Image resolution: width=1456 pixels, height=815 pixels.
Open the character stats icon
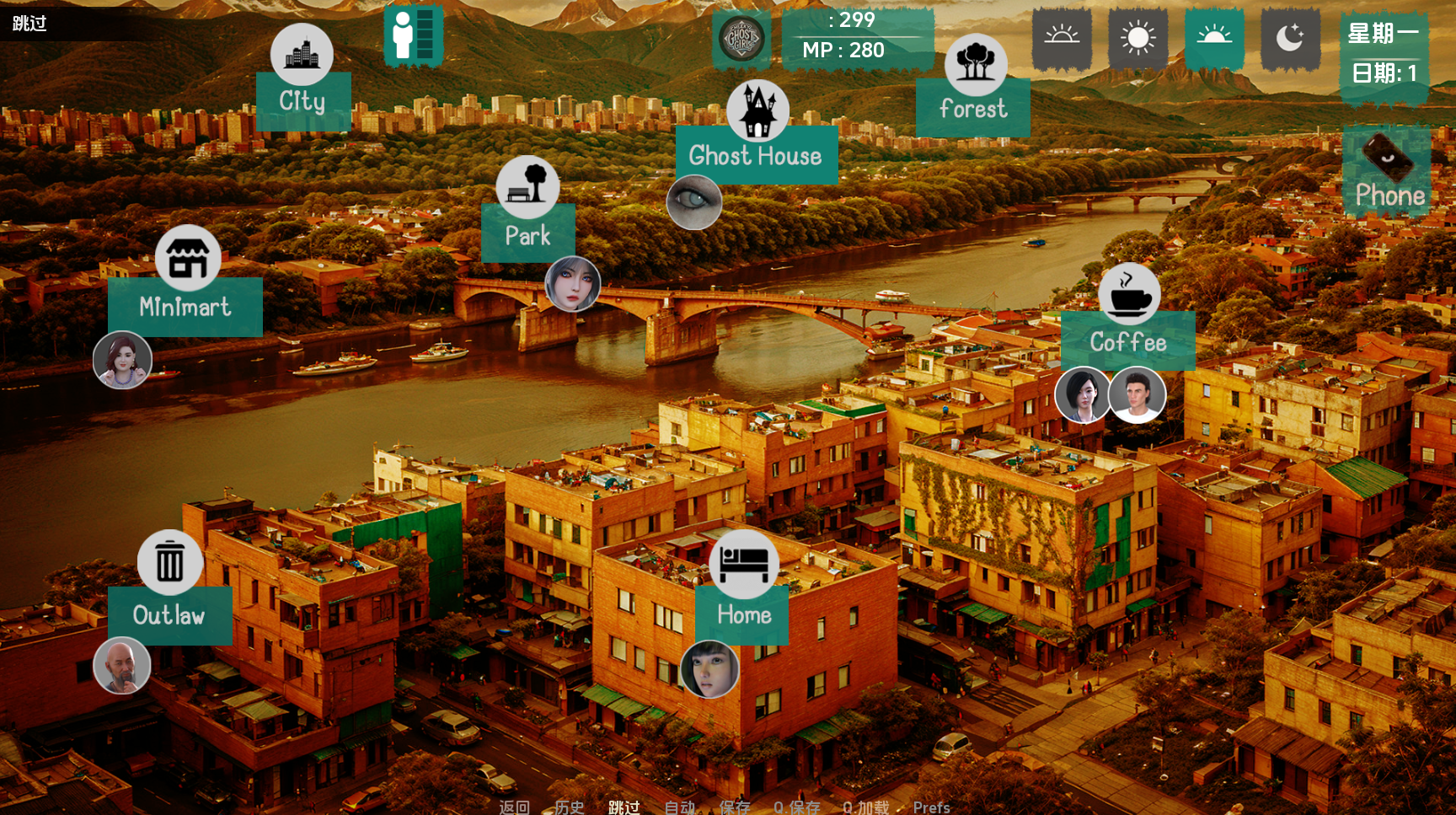414,35
